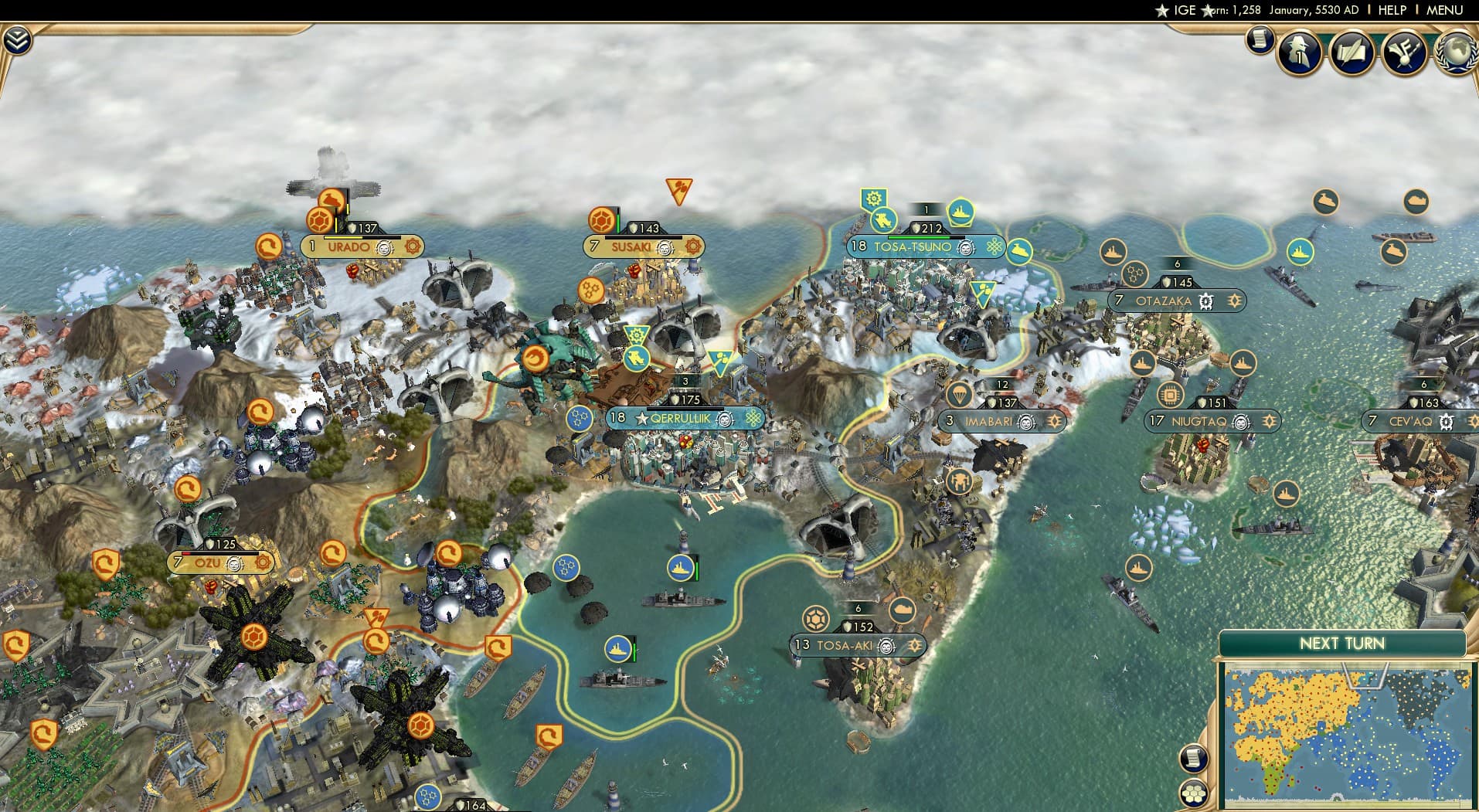1479x812 pixels.
Task: Open HELP from the top bar
Action: click(x=1391, y=11)
